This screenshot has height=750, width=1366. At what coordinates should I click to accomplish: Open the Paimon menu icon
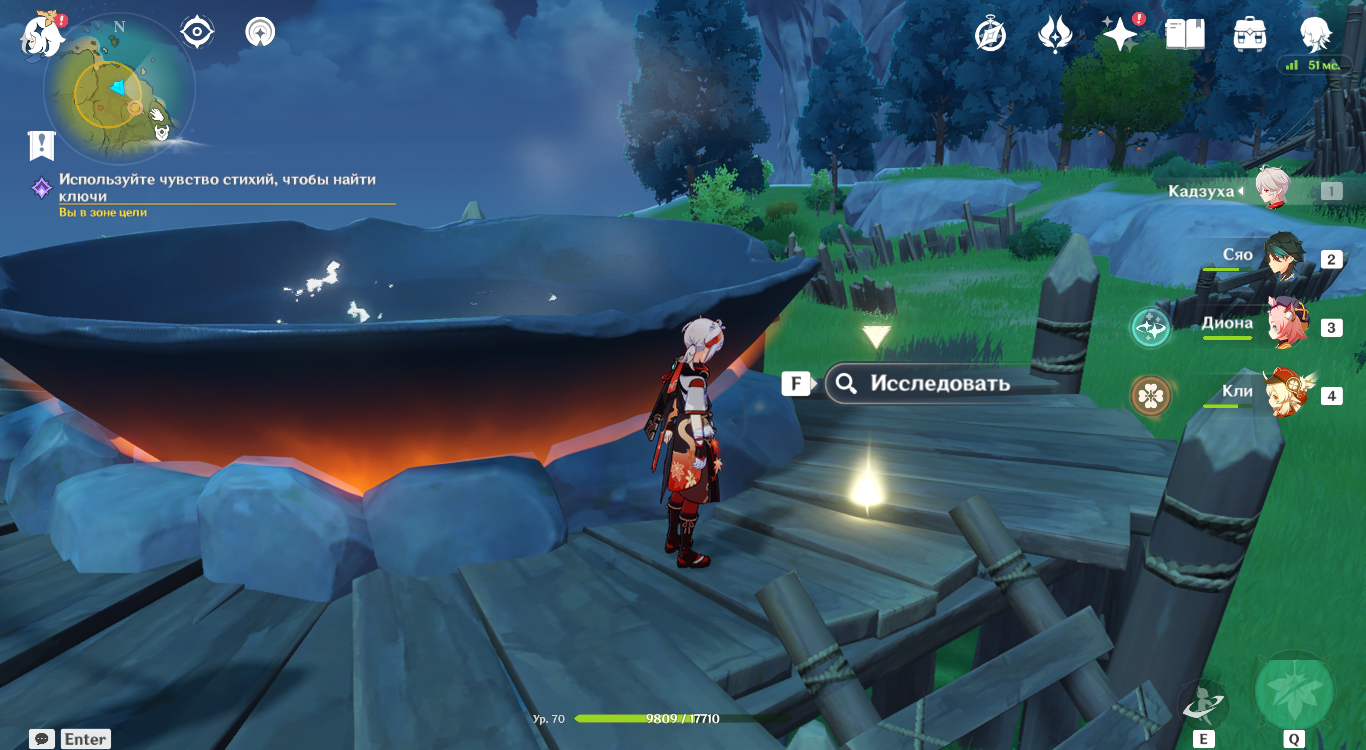pos(42,34)
